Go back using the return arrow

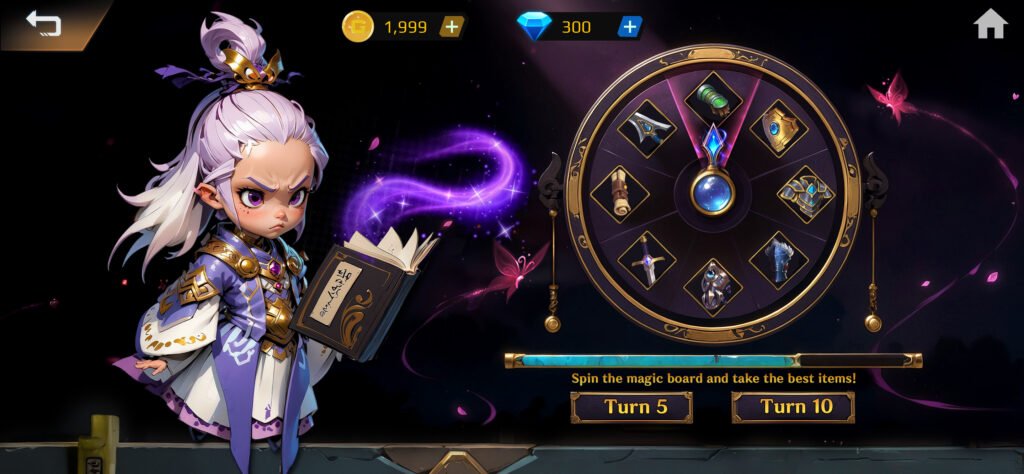pyautogui.click(x=43, y=23)
